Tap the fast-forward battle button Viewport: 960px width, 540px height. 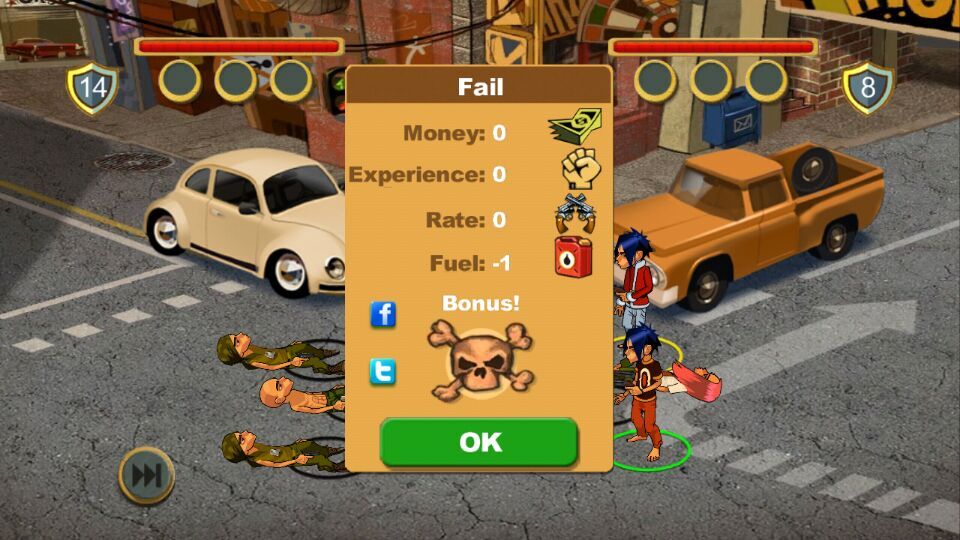click(x=146, y=475)
